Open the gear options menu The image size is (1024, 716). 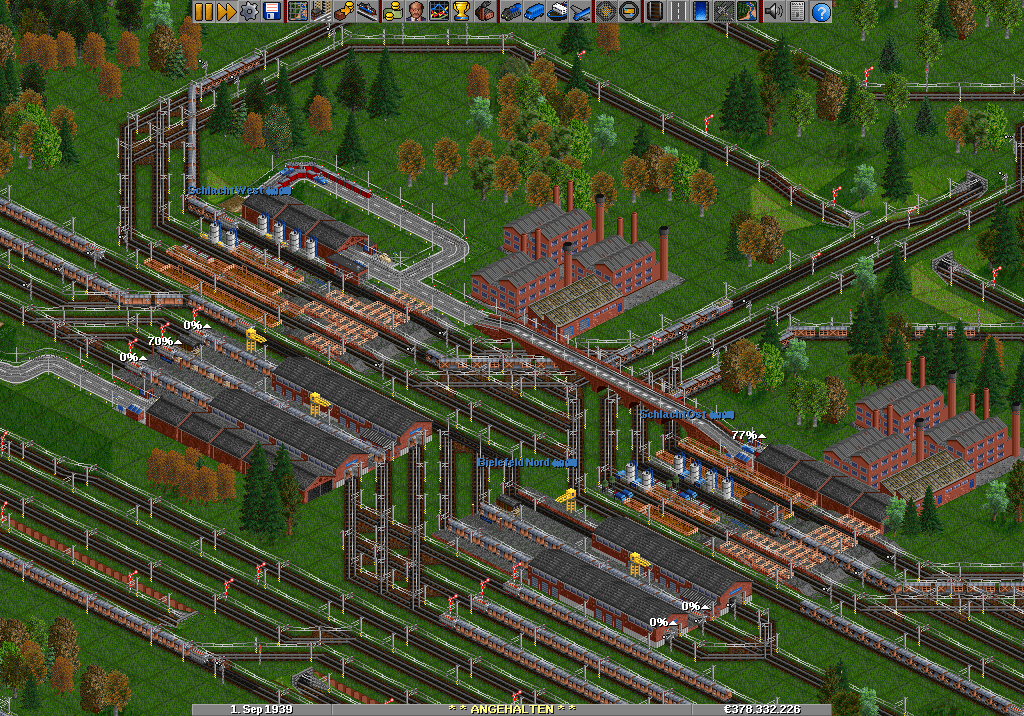pos(249,11)
